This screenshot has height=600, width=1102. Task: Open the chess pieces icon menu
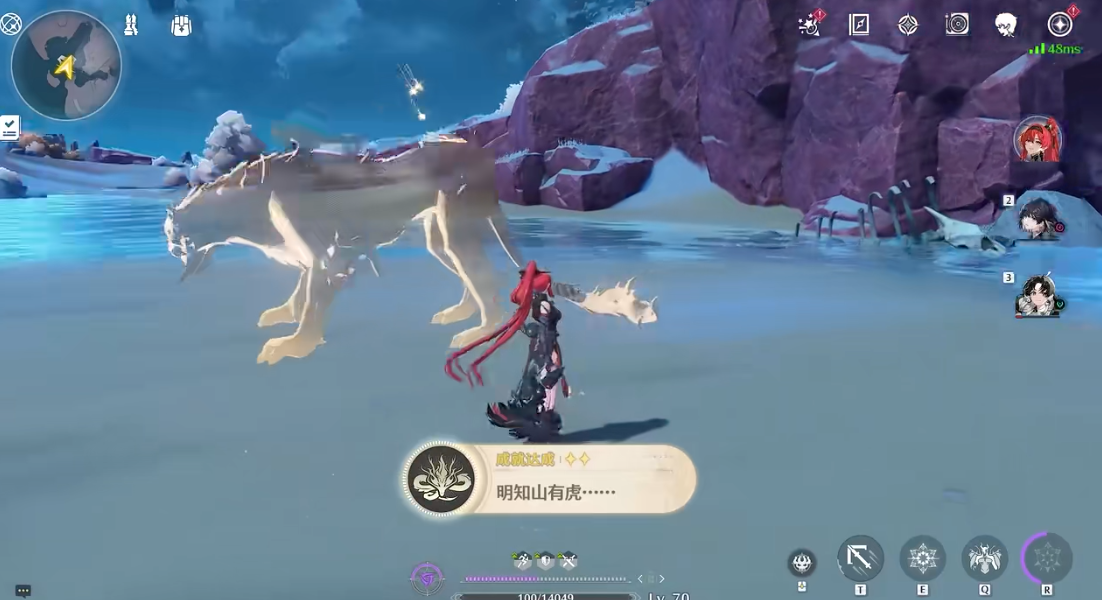click(x=131, y=26)
